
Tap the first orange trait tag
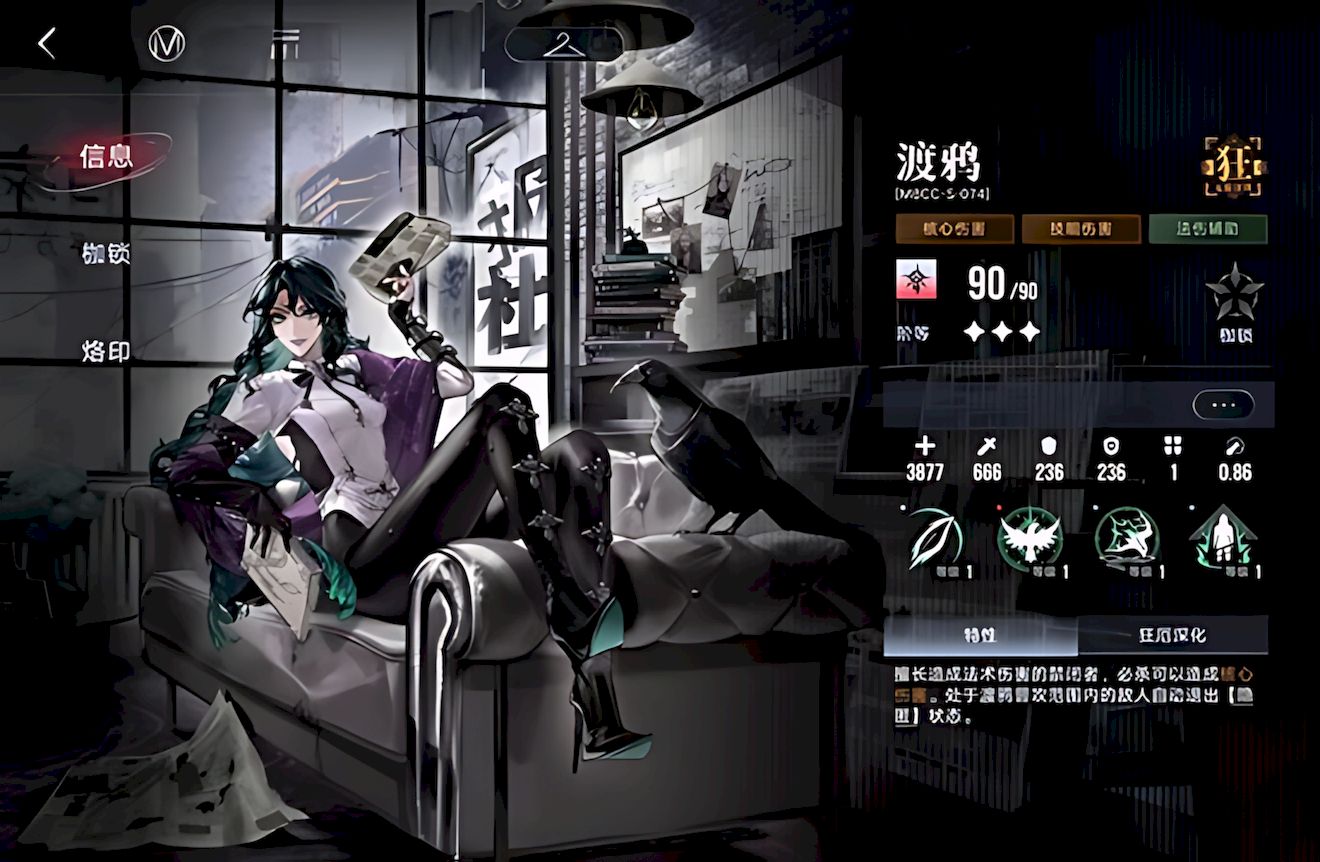pyautogui.click(x=953, y=229)
